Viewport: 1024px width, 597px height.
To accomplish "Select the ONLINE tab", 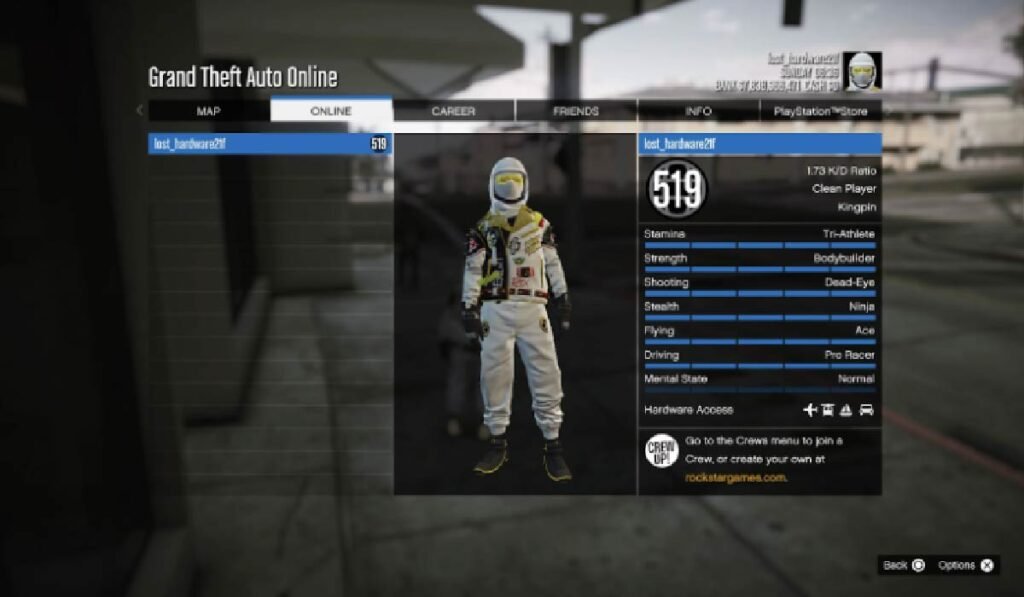I will (331, 111).
